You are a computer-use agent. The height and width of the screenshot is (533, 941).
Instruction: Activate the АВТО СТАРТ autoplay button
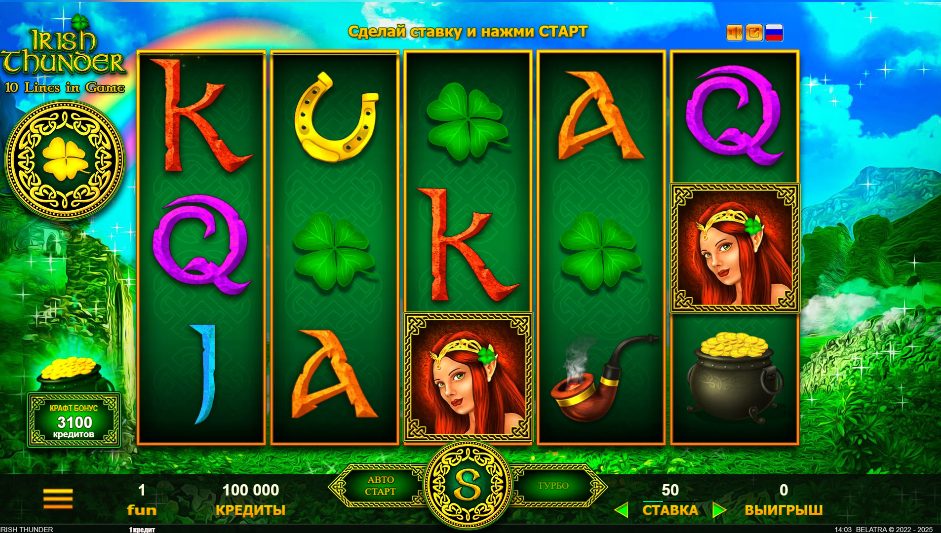click(x=381, y=486)
